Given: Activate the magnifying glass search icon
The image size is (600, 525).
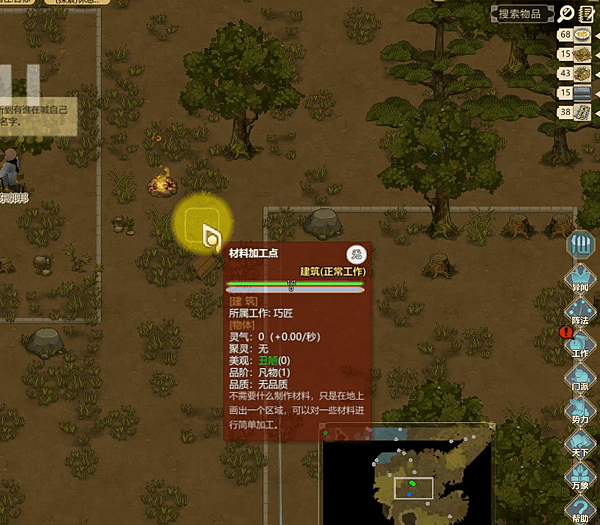Looking at the screenshot, I should point(567,13).
